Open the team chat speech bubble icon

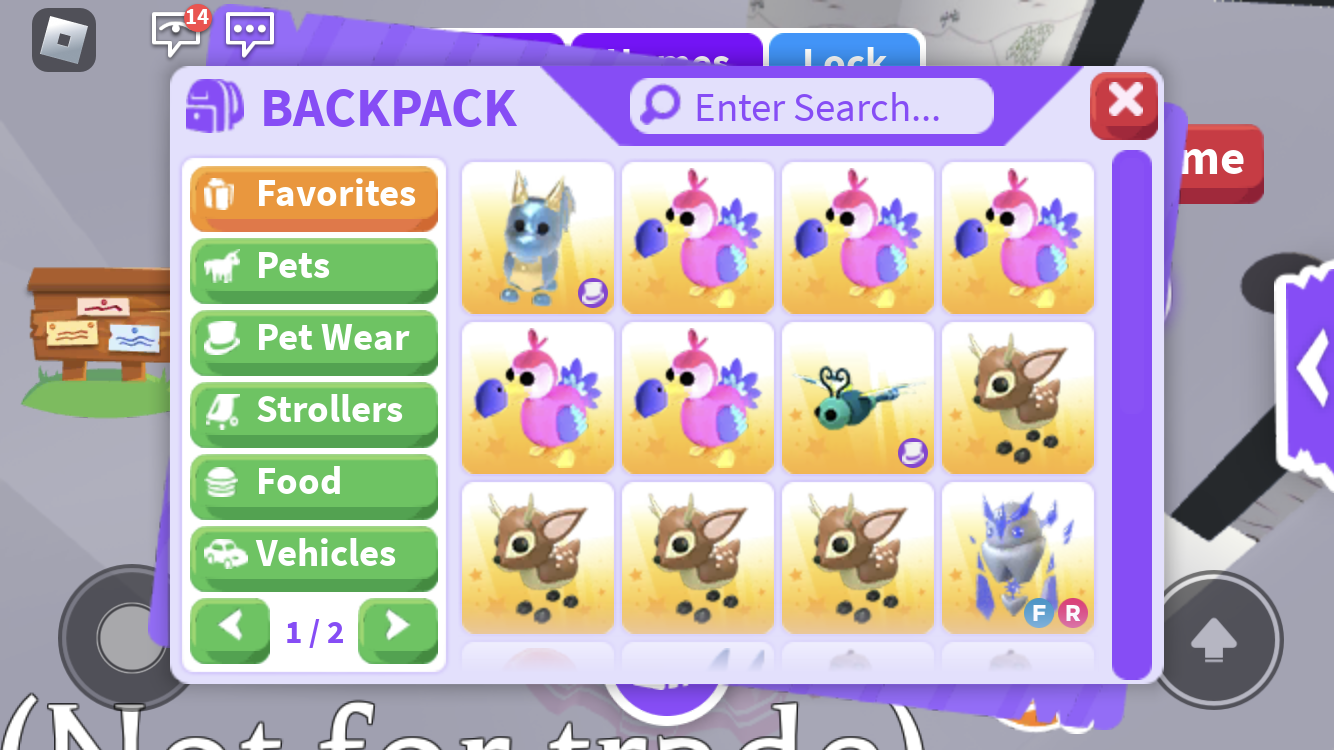click(x=248, y=32)
